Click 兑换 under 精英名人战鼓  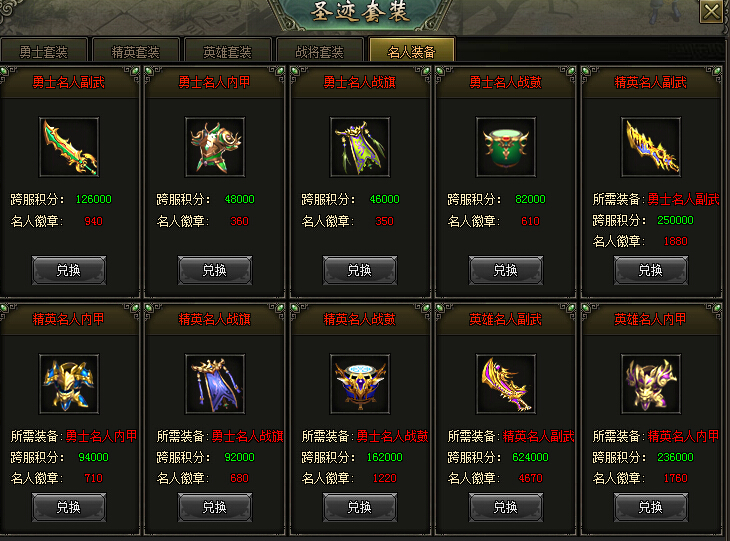360,507
